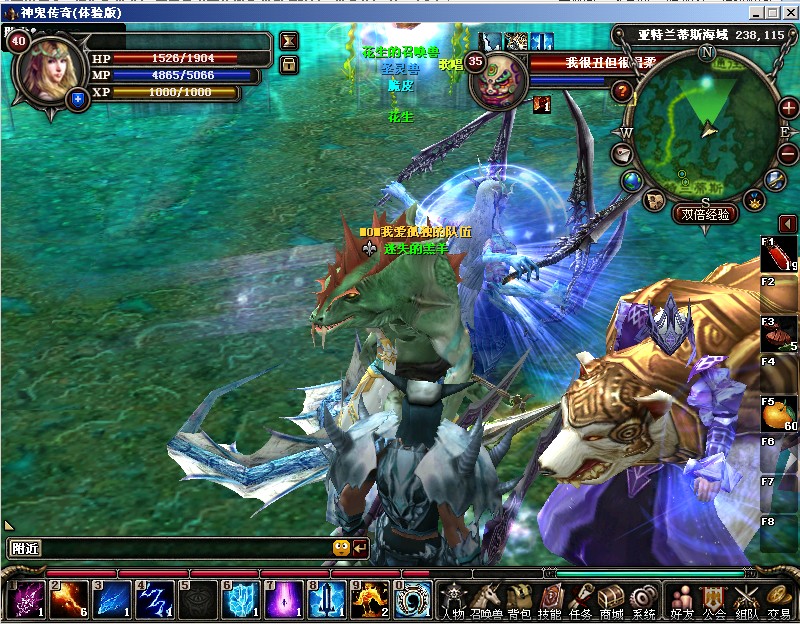Viewport: 800px width, 624px height.
Task: Close the game window
Action: (790, 12)
